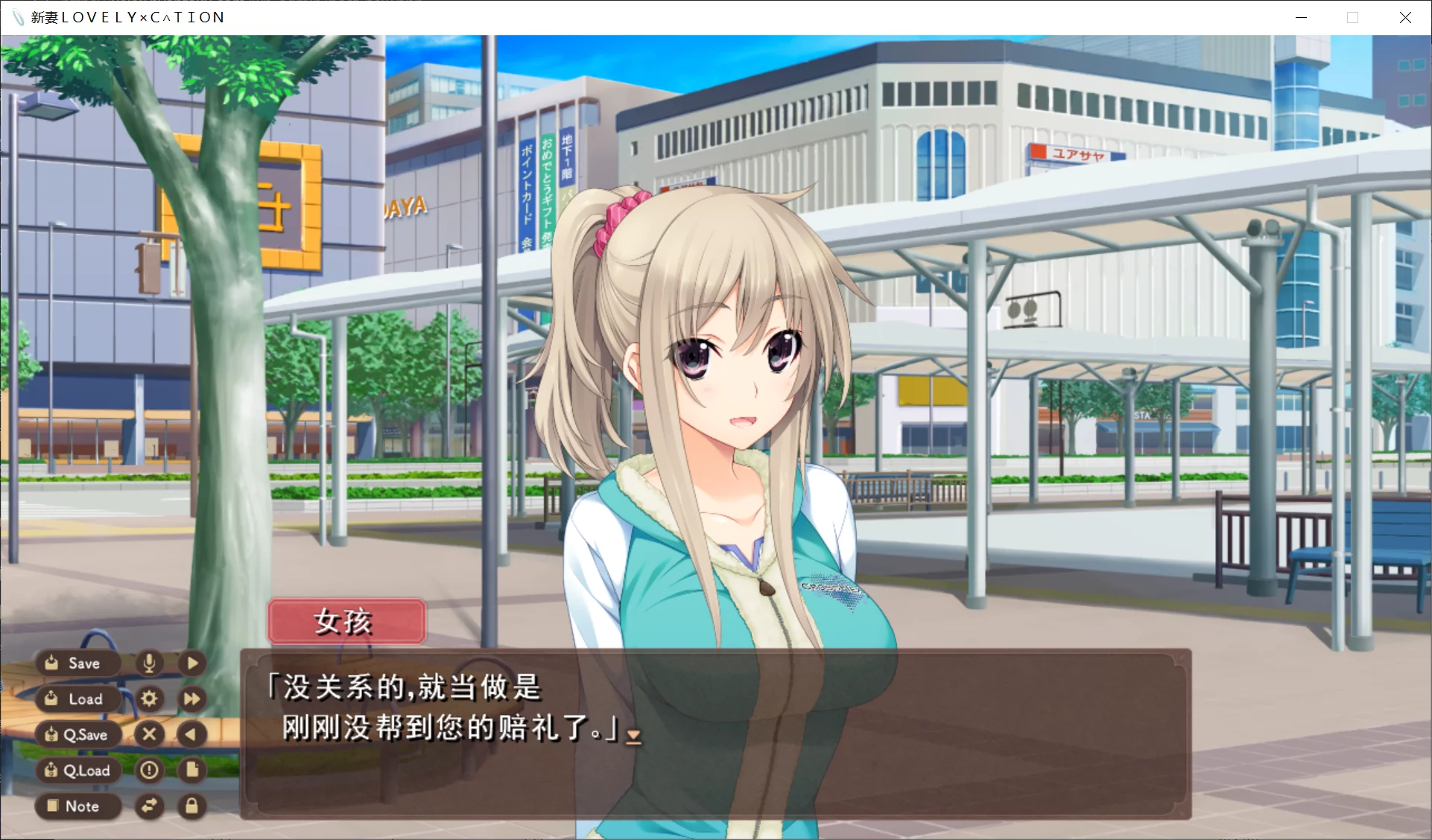Open game settings with gear icon

pos(149,699)
